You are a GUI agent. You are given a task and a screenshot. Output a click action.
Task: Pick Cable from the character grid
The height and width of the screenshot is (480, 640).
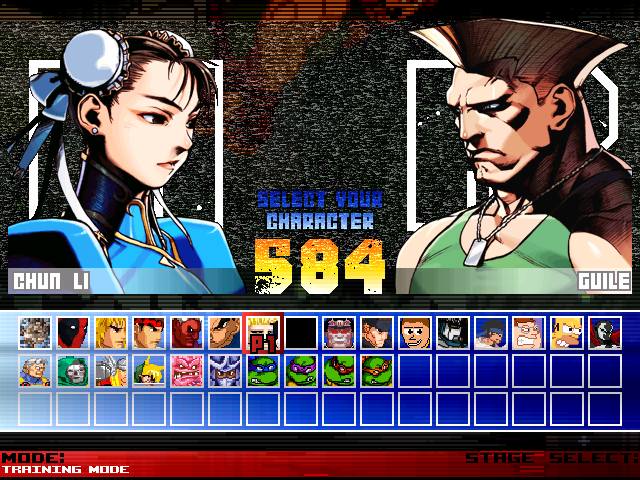35,370
